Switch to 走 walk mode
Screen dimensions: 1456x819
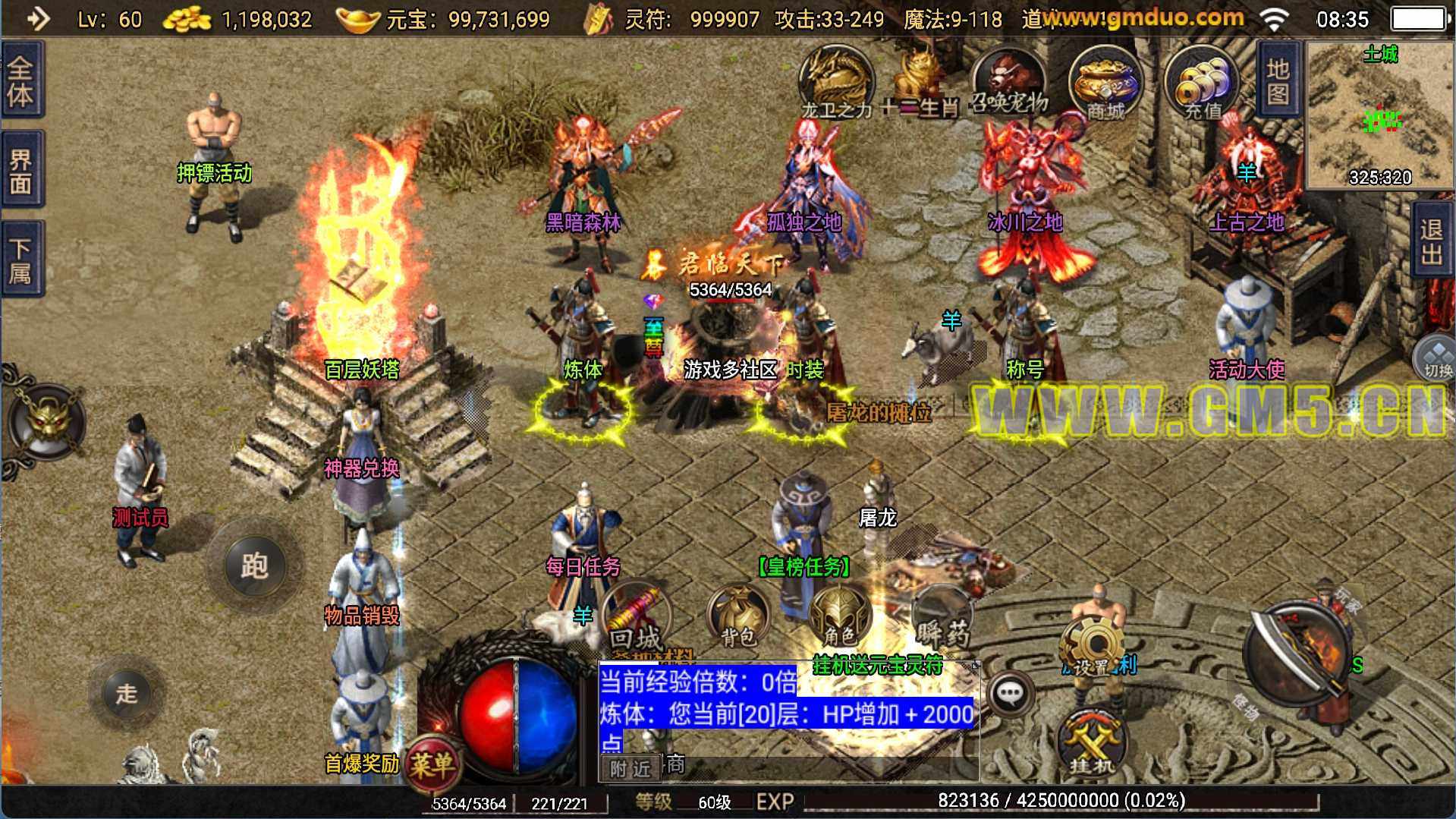coord(127,692)
